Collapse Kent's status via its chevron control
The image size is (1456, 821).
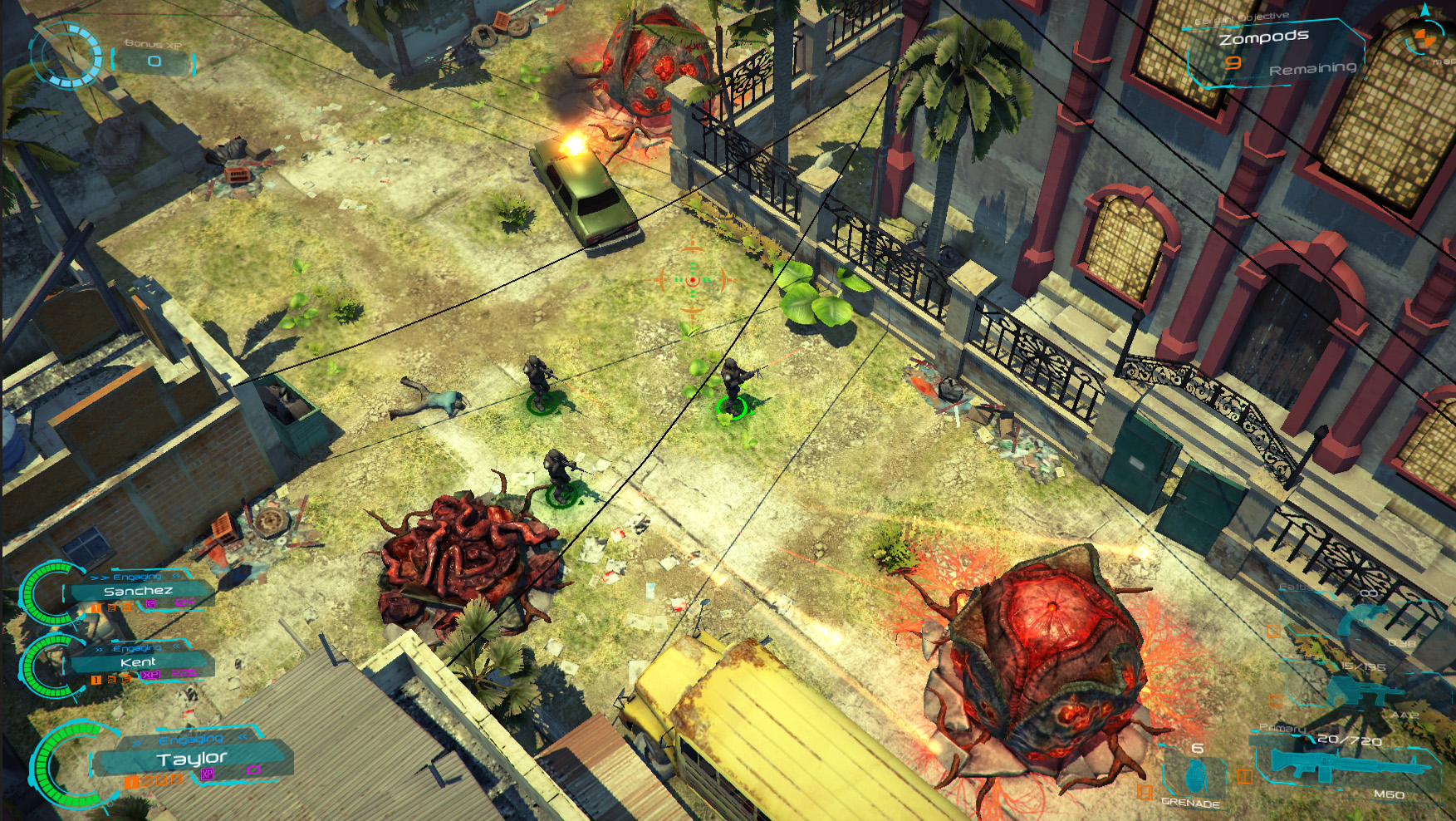[x=175, y=646]
